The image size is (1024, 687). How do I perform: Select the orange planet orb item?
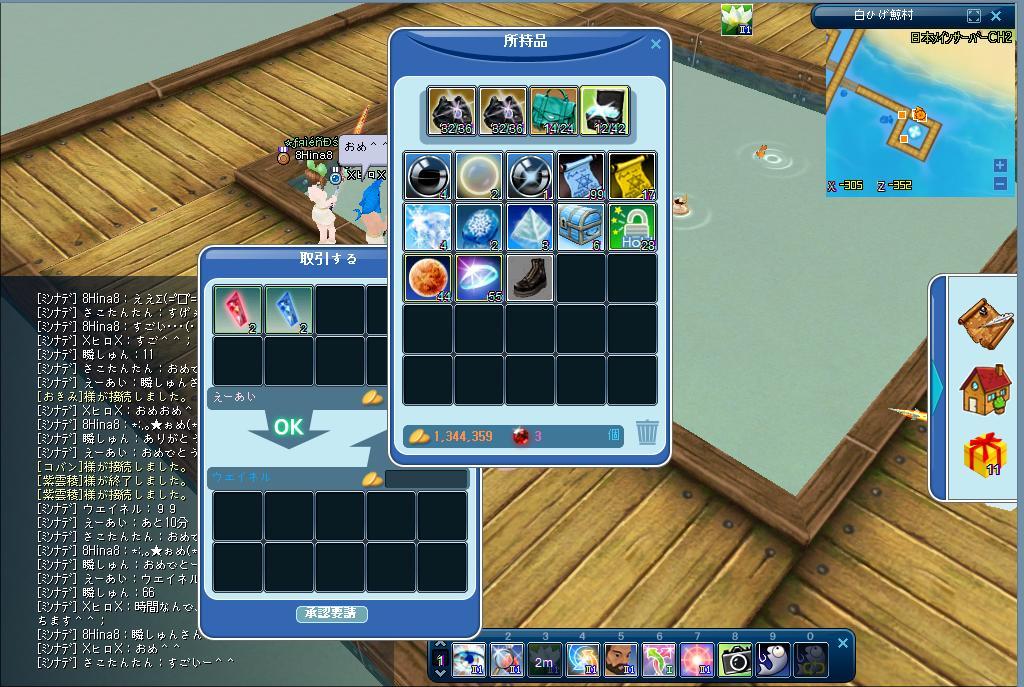click(428, 278)
